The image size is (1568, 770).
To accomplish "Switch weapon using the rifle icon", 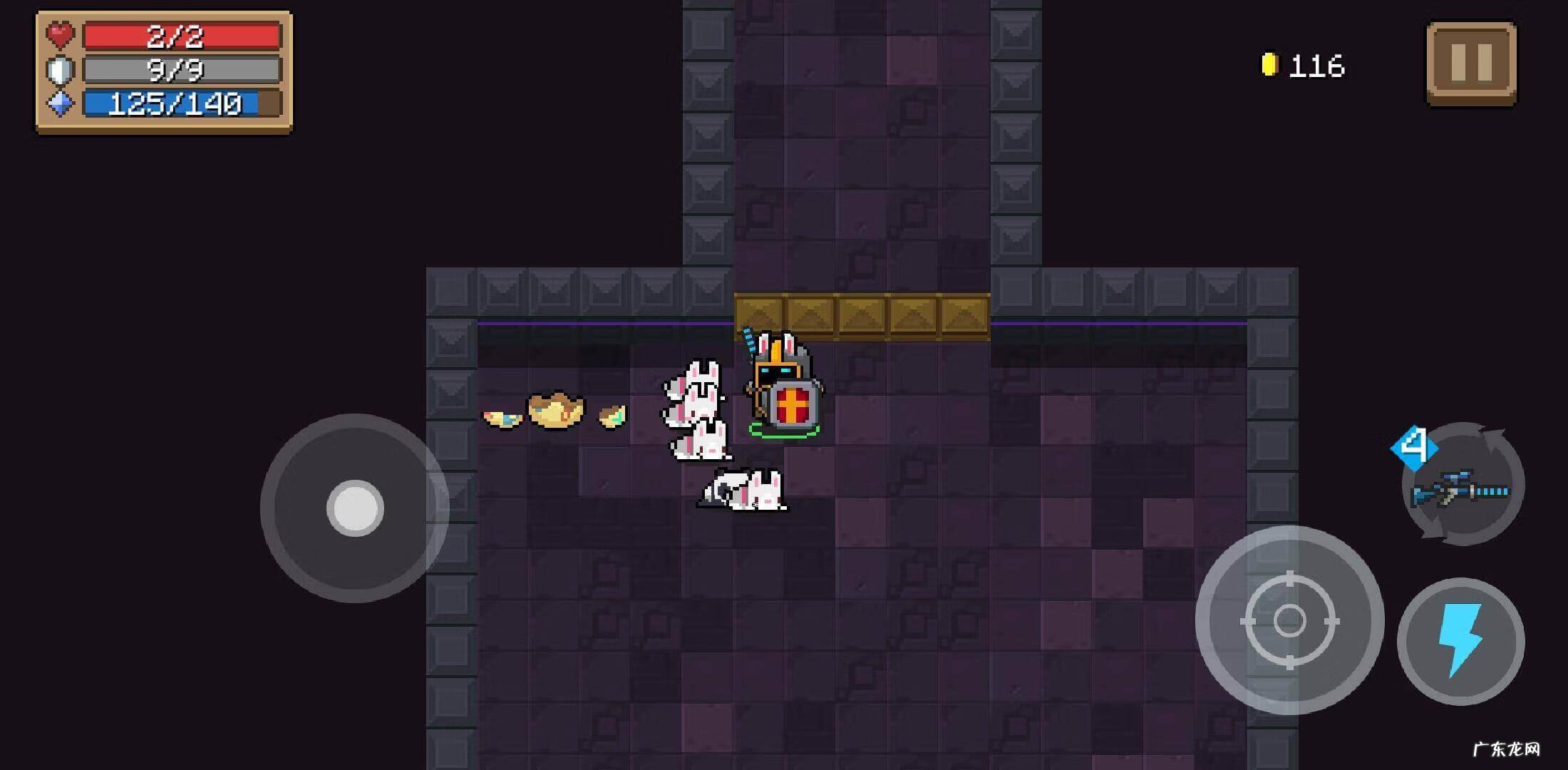I will pyautogui.click(x=1463, y=487).
